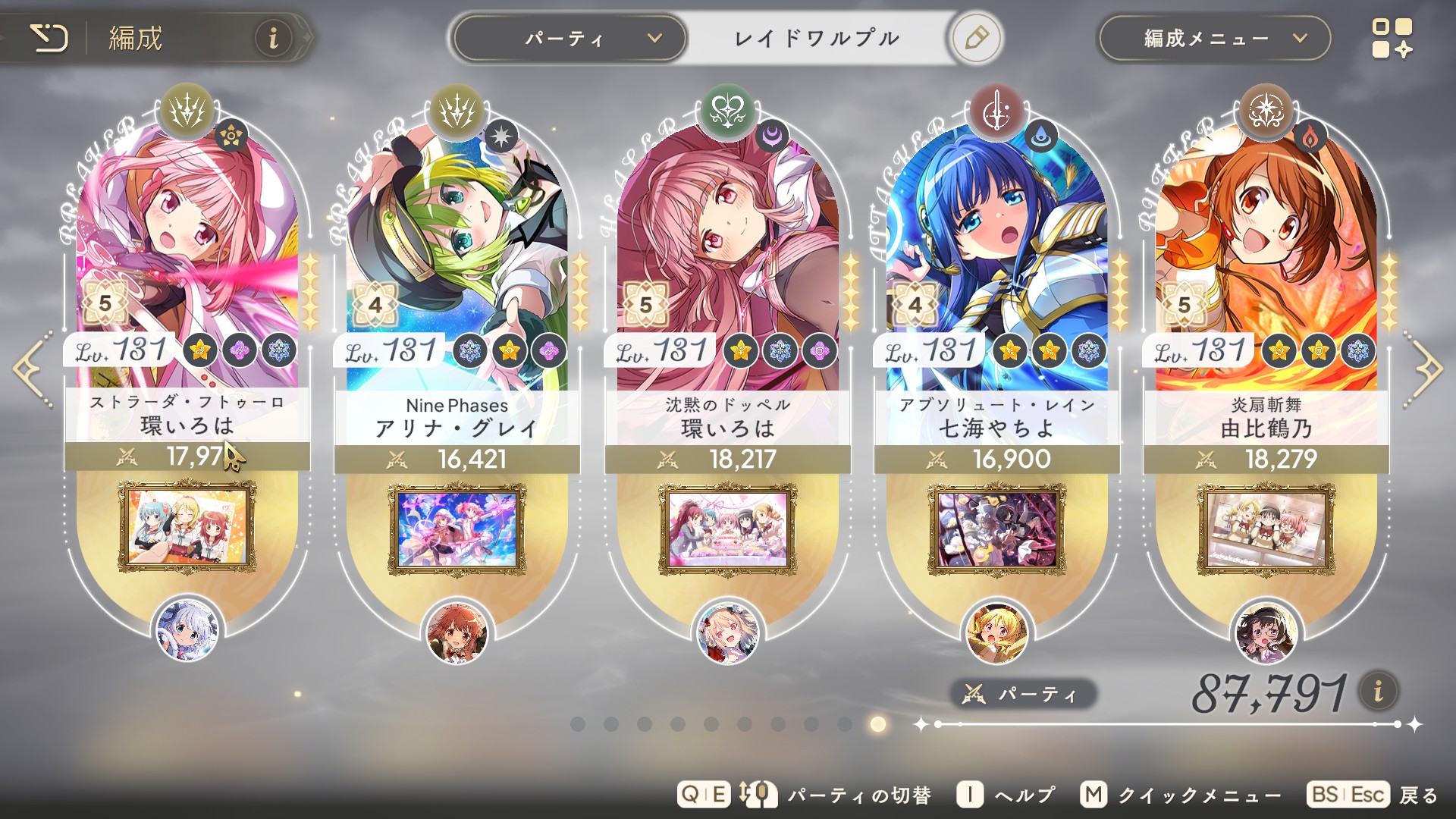Open the 編成メニュー dropdown

coord(1214,38)
